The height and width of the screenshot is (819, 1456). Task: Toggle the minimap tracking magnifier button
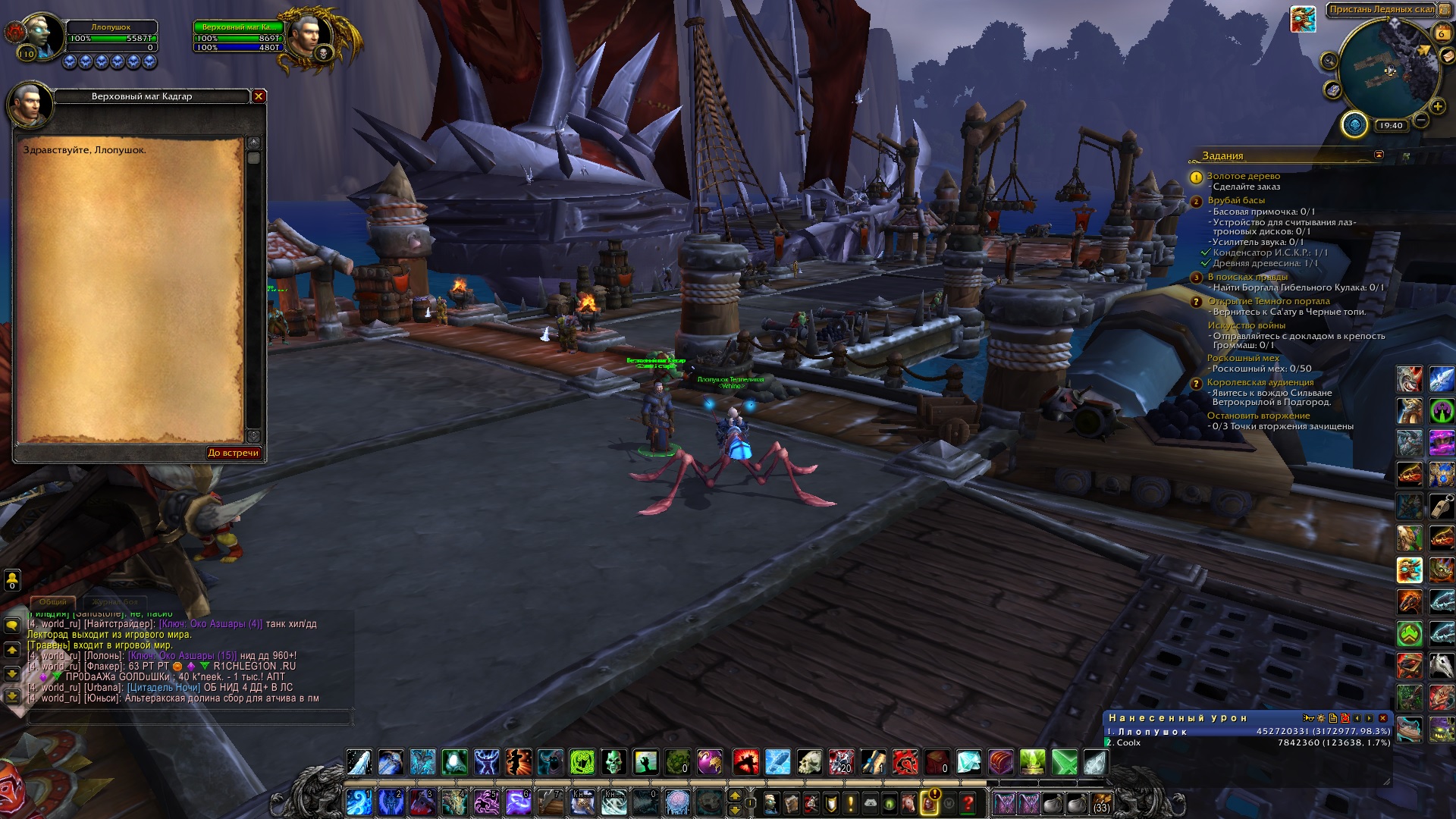click(1329, 61)
